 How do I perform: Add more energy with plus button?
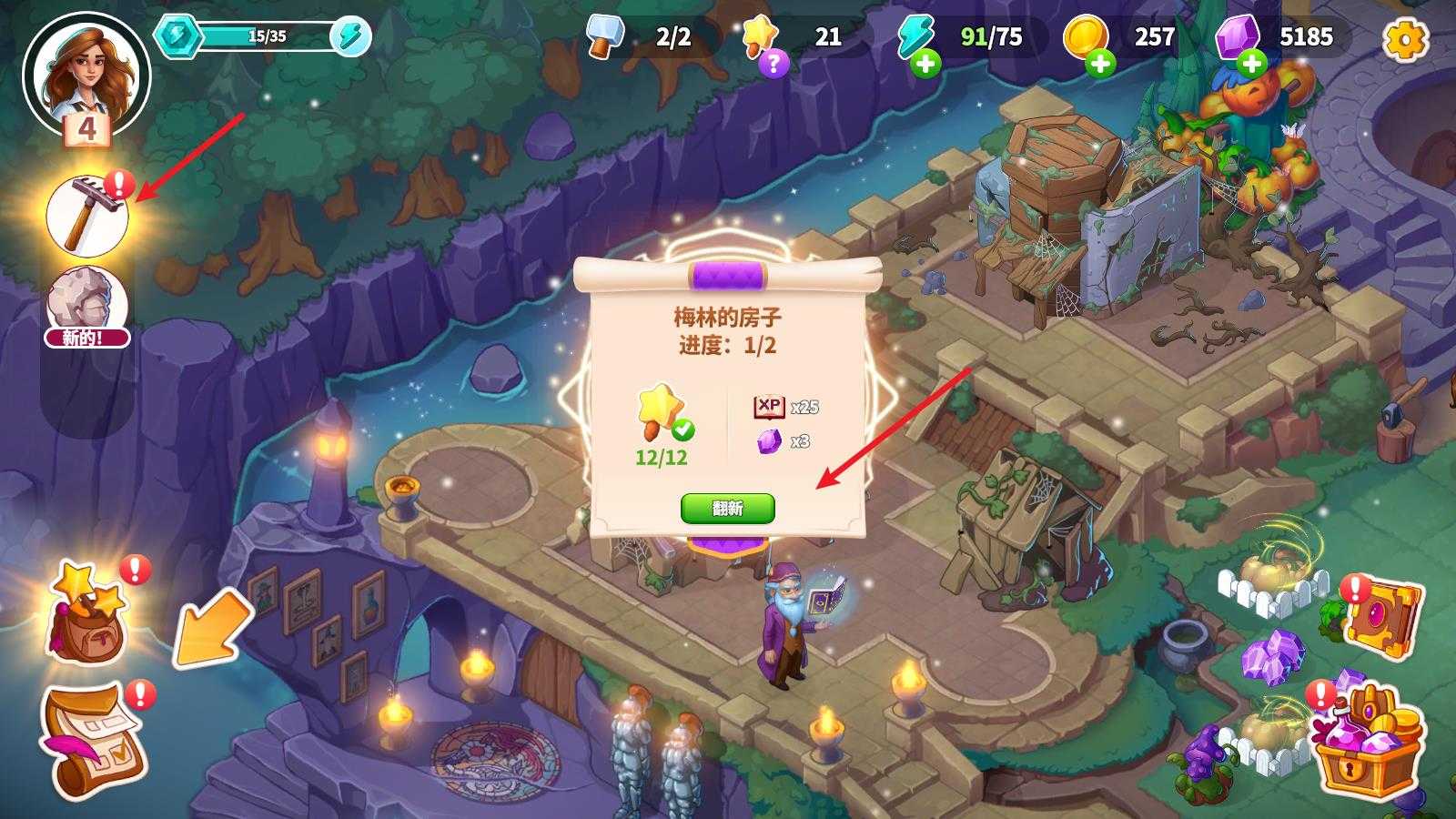coord(925,64)
